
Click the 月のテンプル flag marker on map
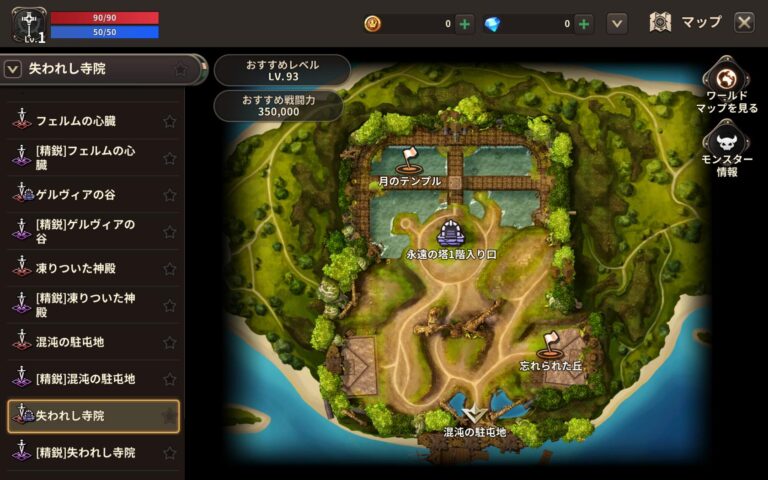click(x=409, y=160)
